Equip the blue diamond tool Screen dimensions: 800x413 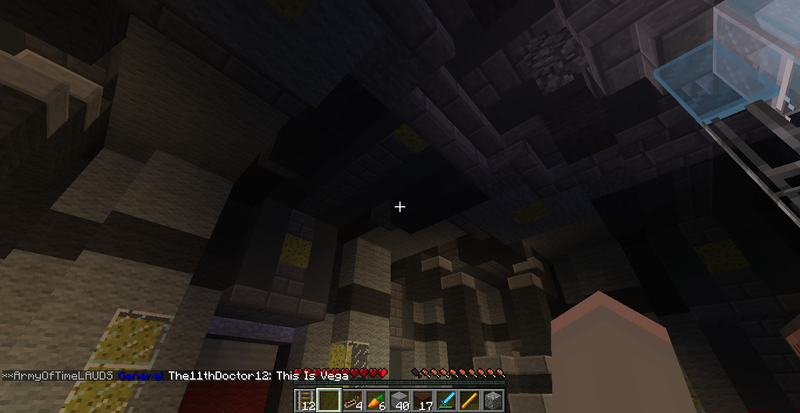click(x=446, y=402)
